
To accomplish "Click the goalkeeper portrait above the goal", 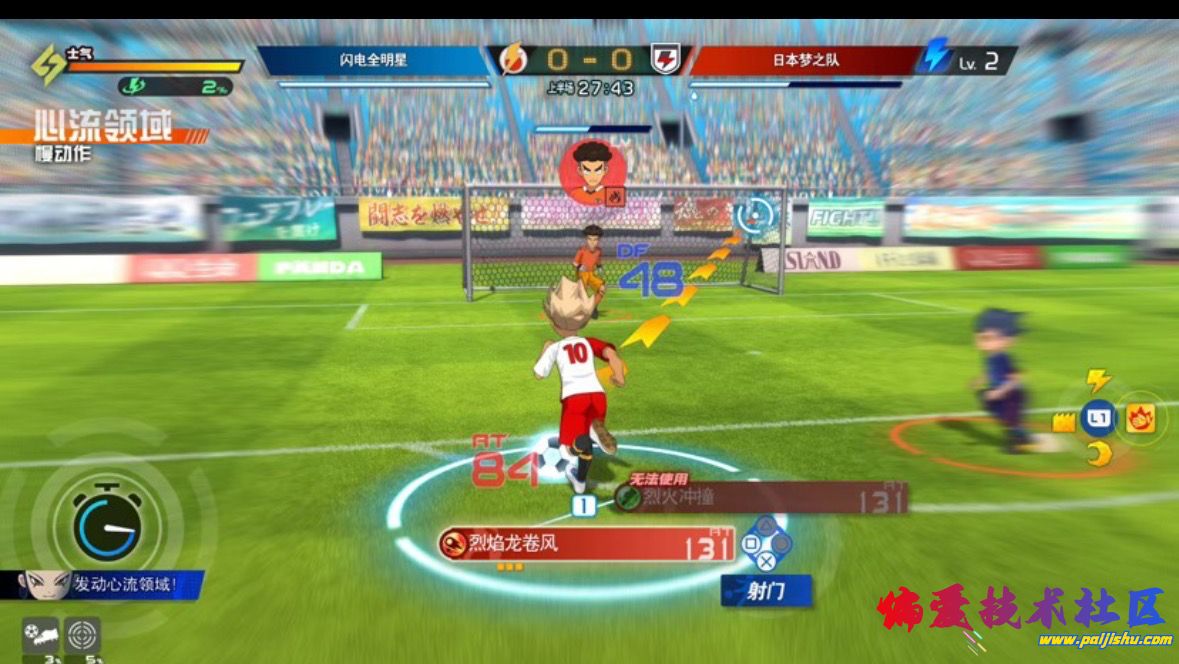I will [592, 170].
